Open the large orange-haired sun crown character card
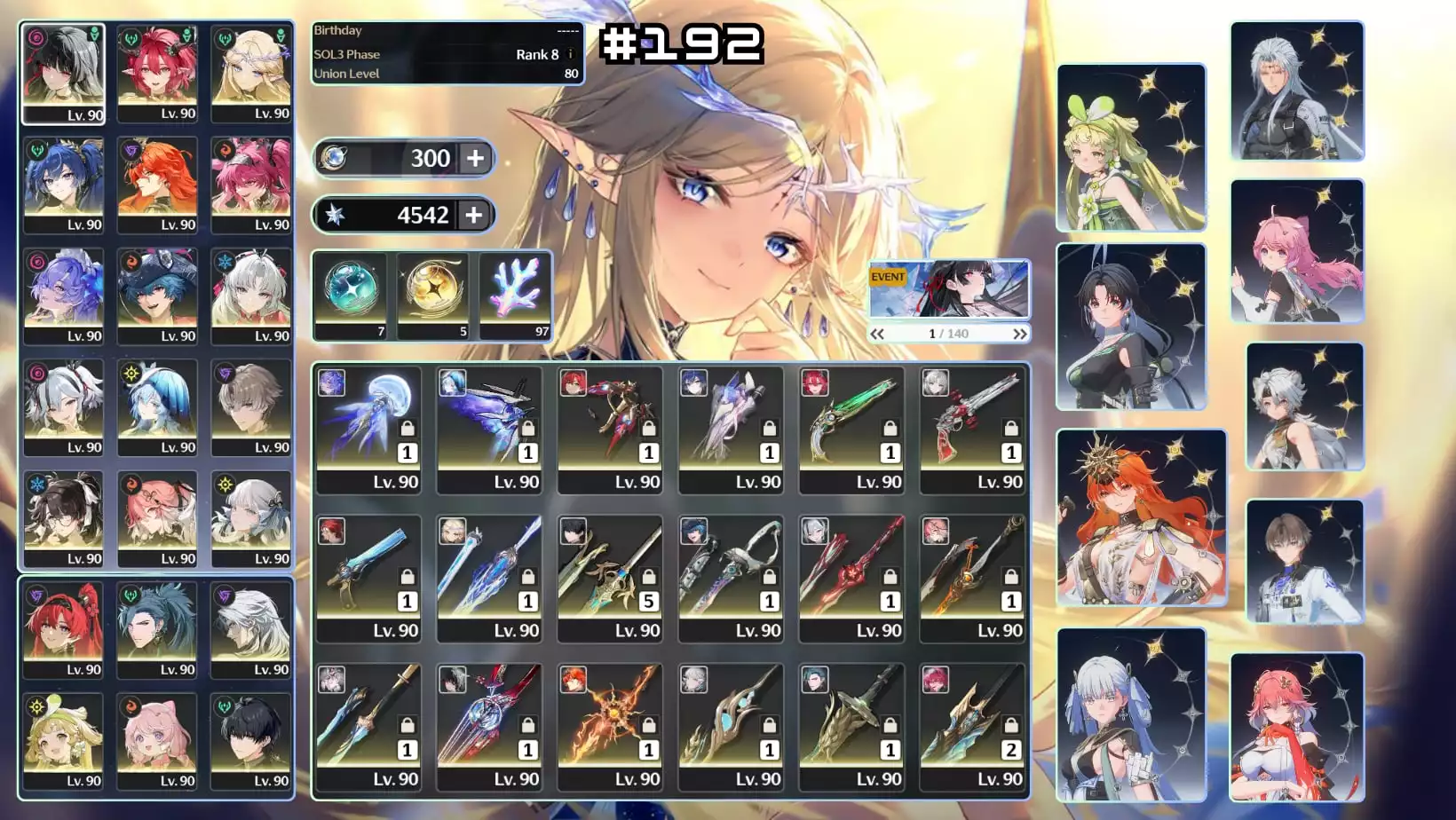Screen dimensions: 1456x820 pyautogui.click(x=1142, y=517)
